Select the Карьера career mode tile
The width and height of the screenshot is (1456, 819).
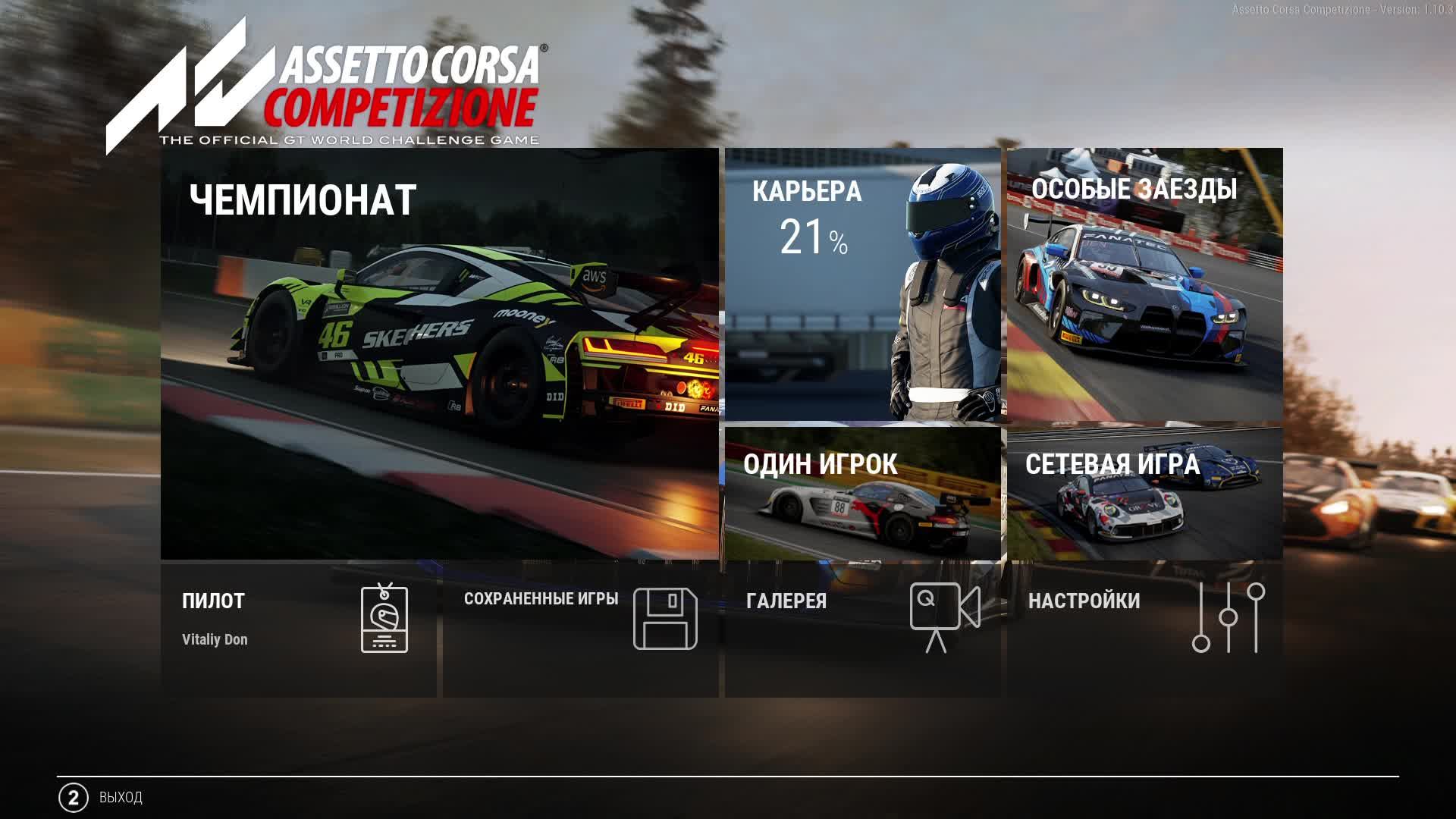pyautogui.click(x=862, y=284)
